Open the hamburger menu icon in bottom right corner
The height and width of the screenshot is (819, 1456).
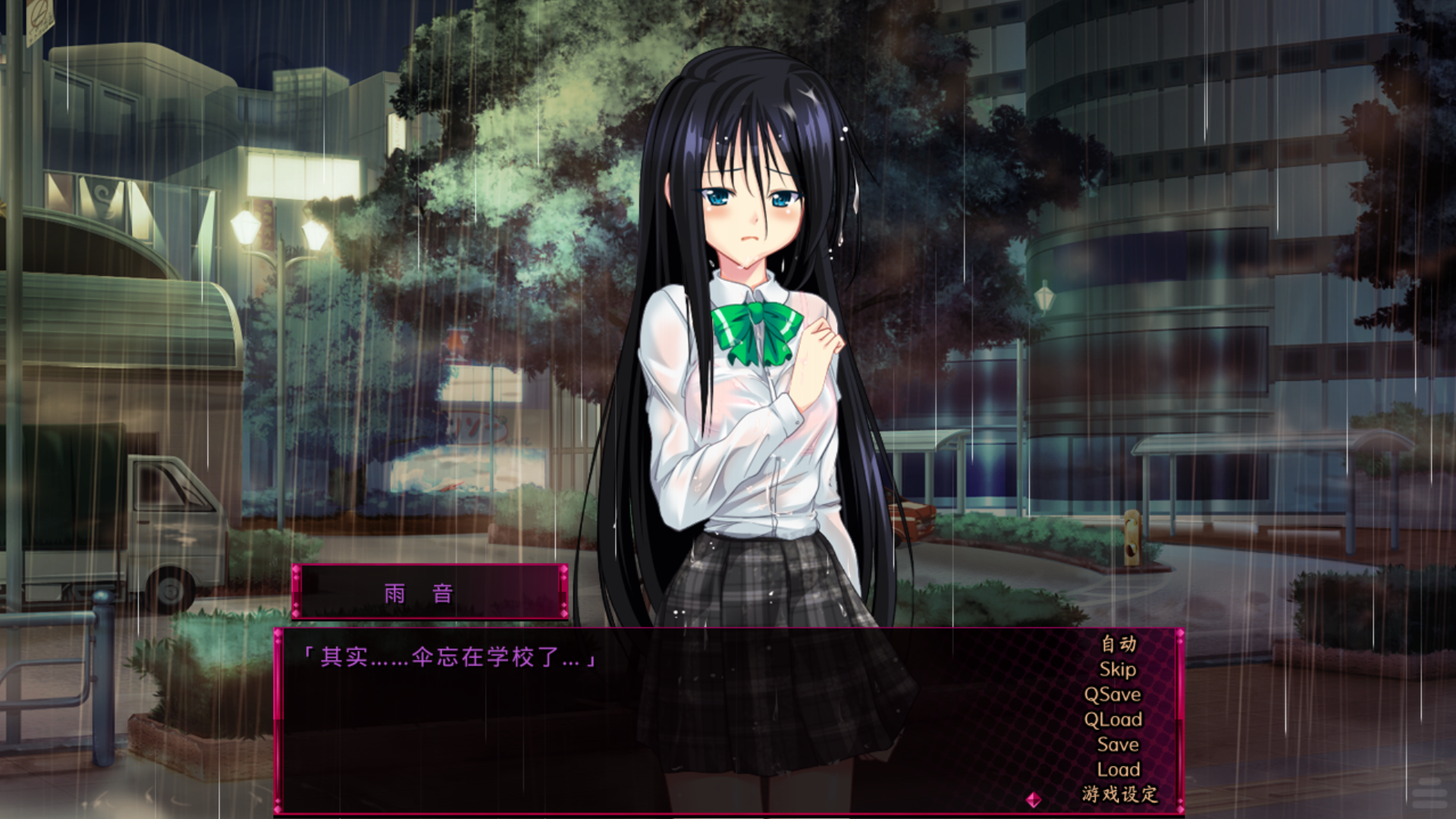pyautogui.click(x=1429, y=793)
